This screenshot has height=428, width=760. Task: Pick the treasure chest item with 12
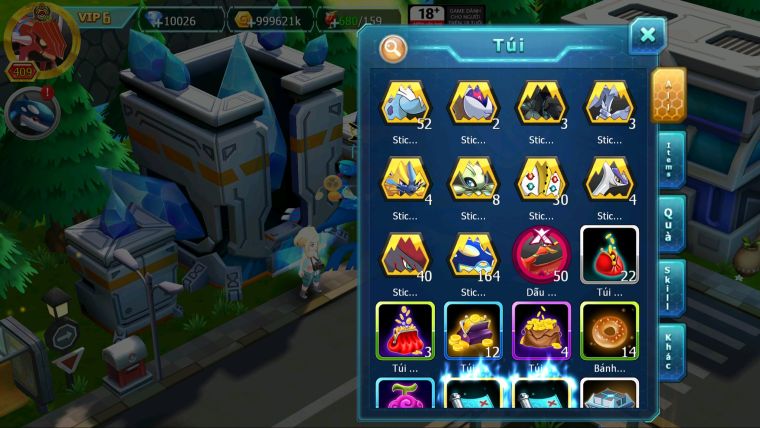tap(472, 331)
